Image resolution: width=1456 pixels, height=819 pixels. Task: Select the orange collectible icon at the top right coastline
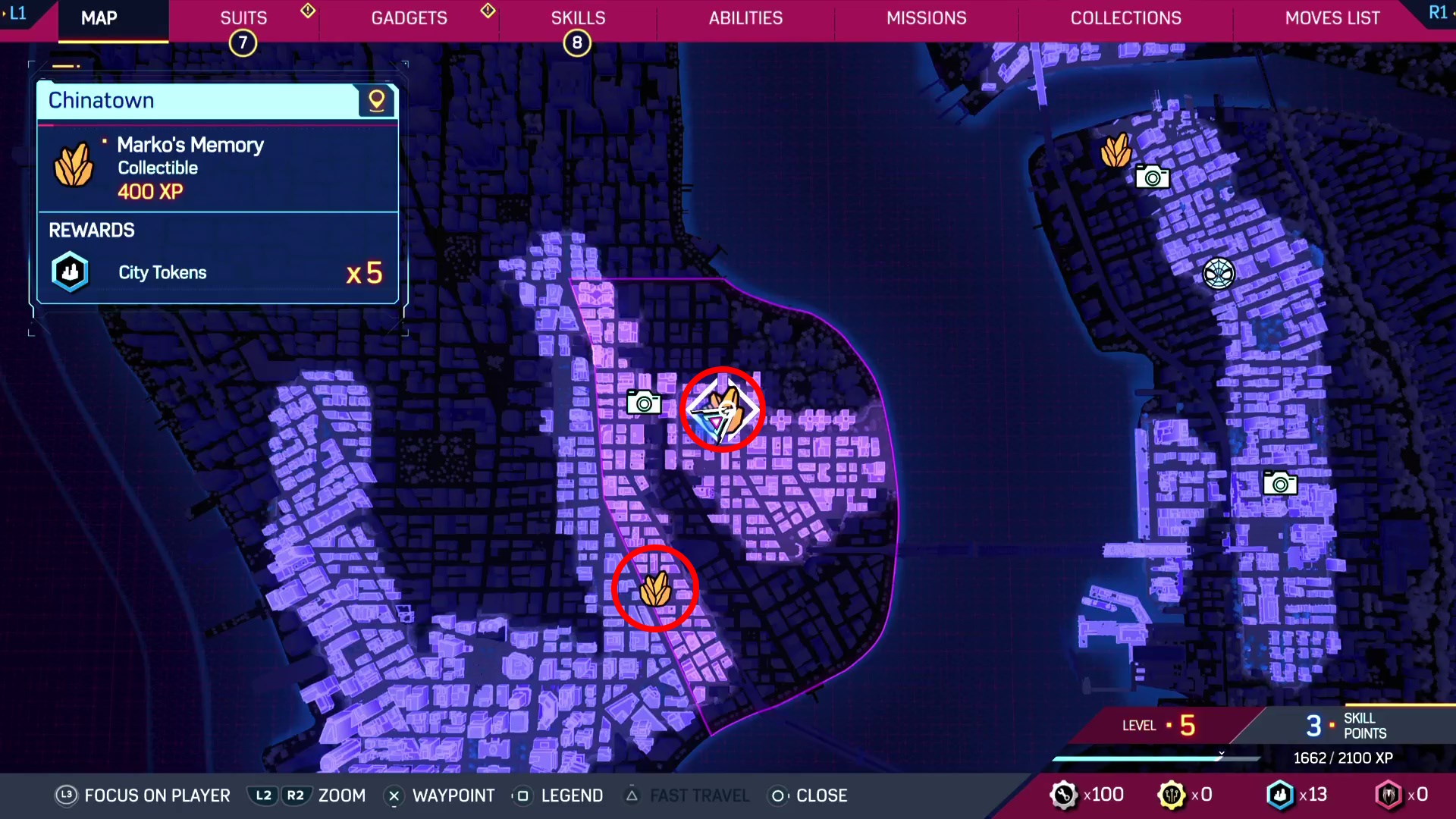1115,150
